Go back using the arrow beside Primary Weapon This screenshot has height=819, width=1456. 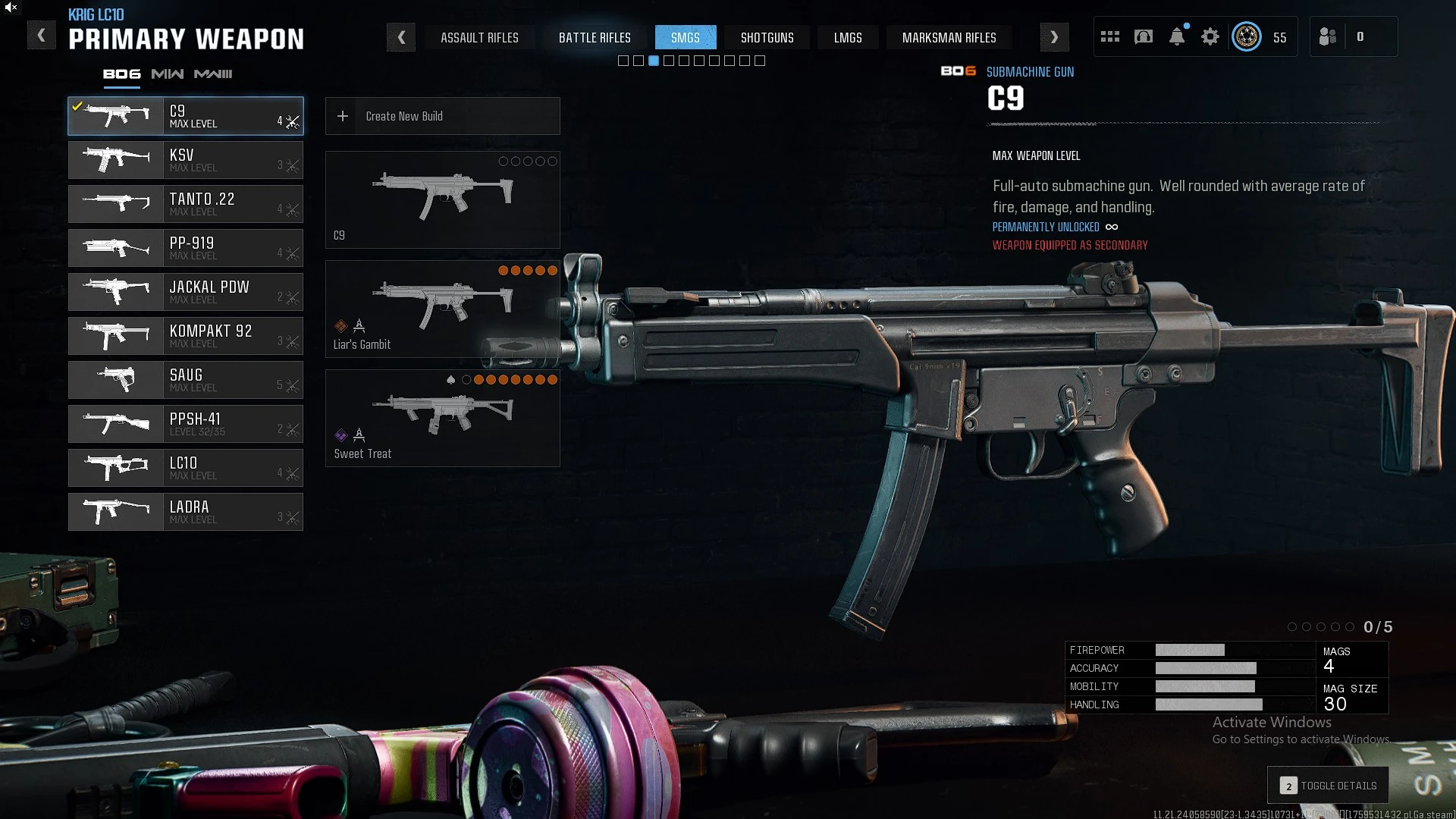tap(42, 36)
